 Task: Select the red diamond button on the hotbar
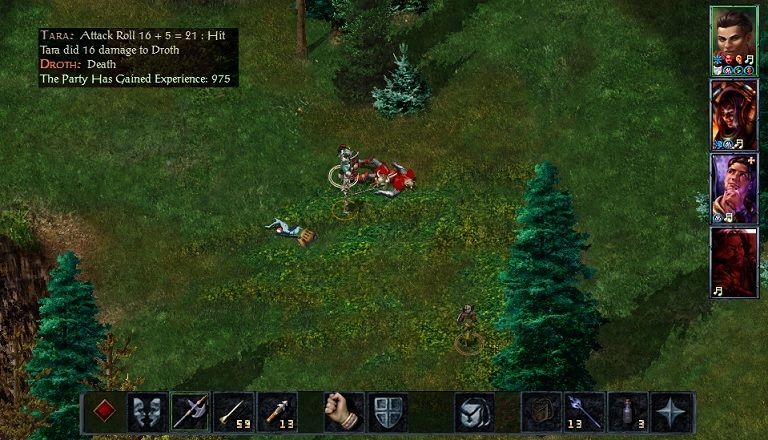coord(103,412)
